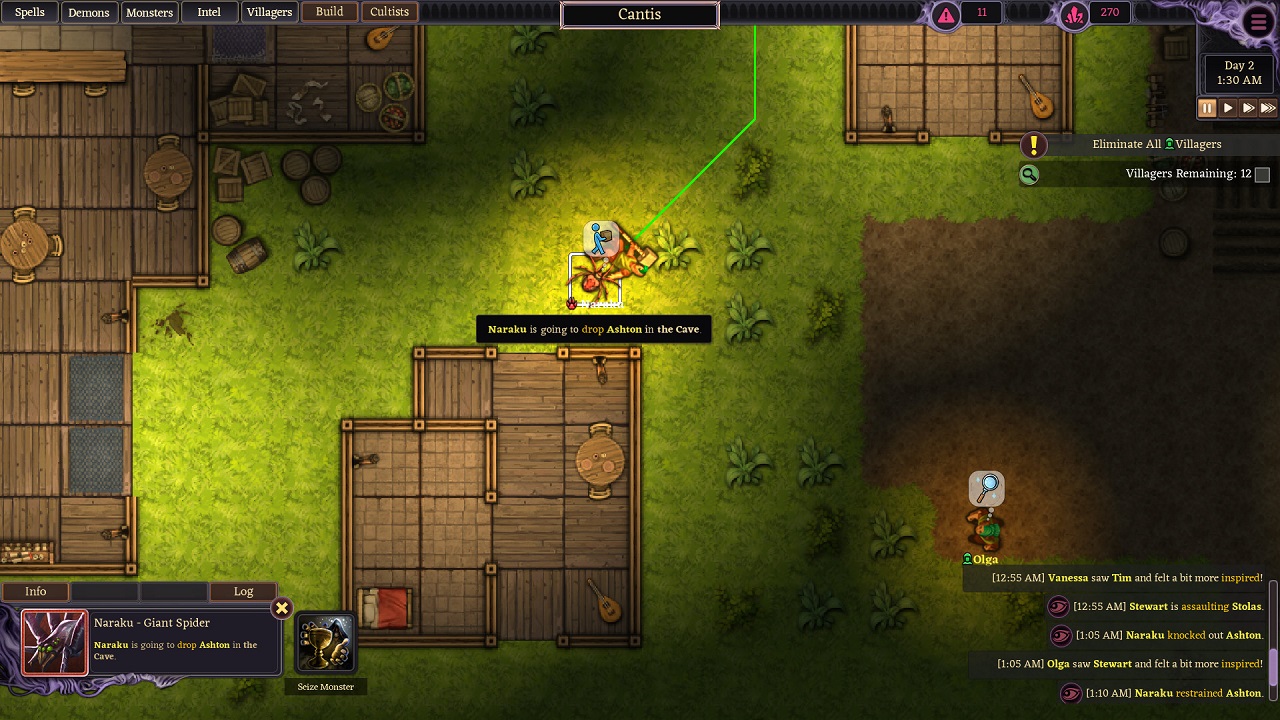Open the hamburger main menu
The width and height of the screenshot is (1280, 720).
1258,22
